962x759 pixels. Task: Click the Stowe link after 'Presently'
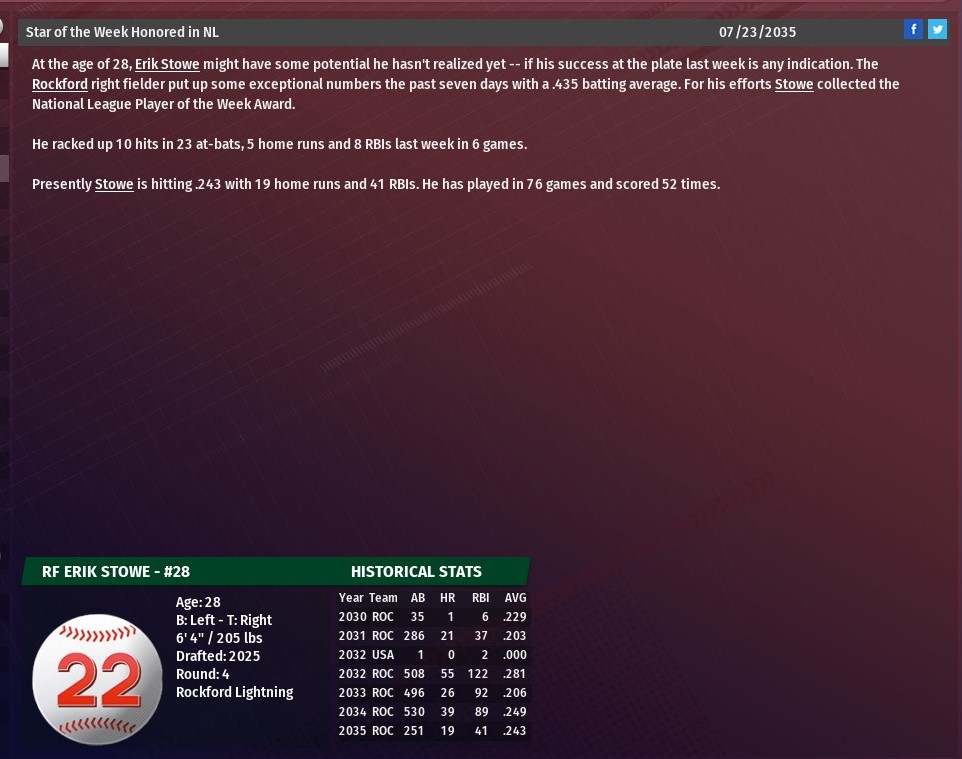(x=114, y=184)
